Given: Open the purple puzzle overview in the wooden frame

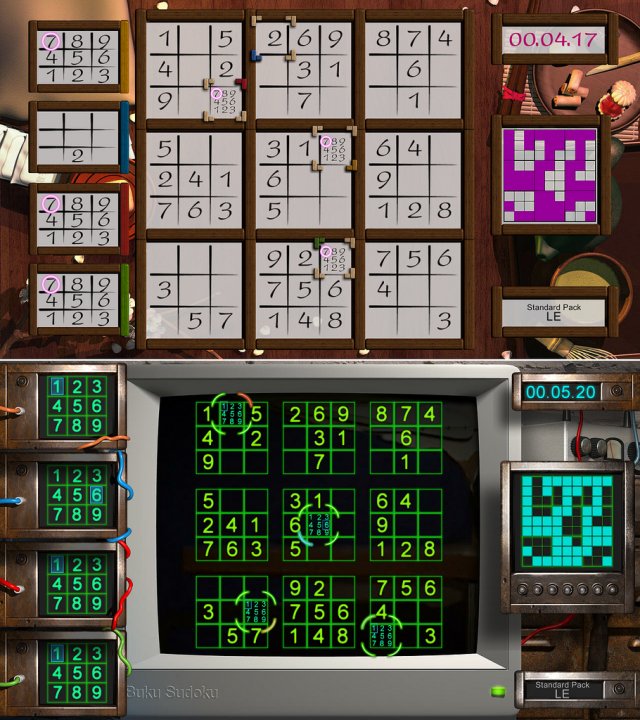Looking at the screenshot, I should pos(546,174).
